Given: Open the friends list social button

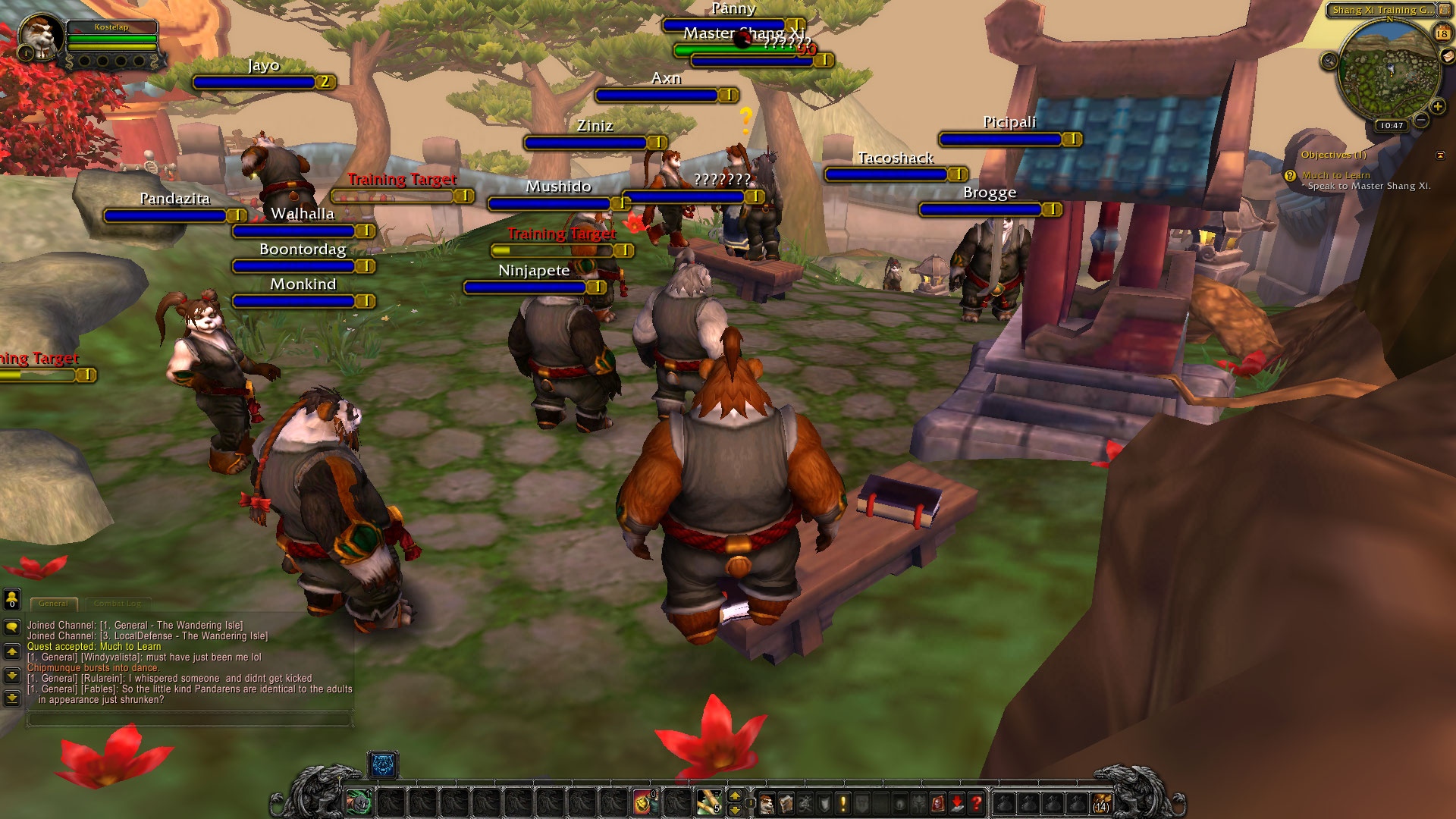Looking at the screenshot, I should pyautogui.click(x=12, y=599).
